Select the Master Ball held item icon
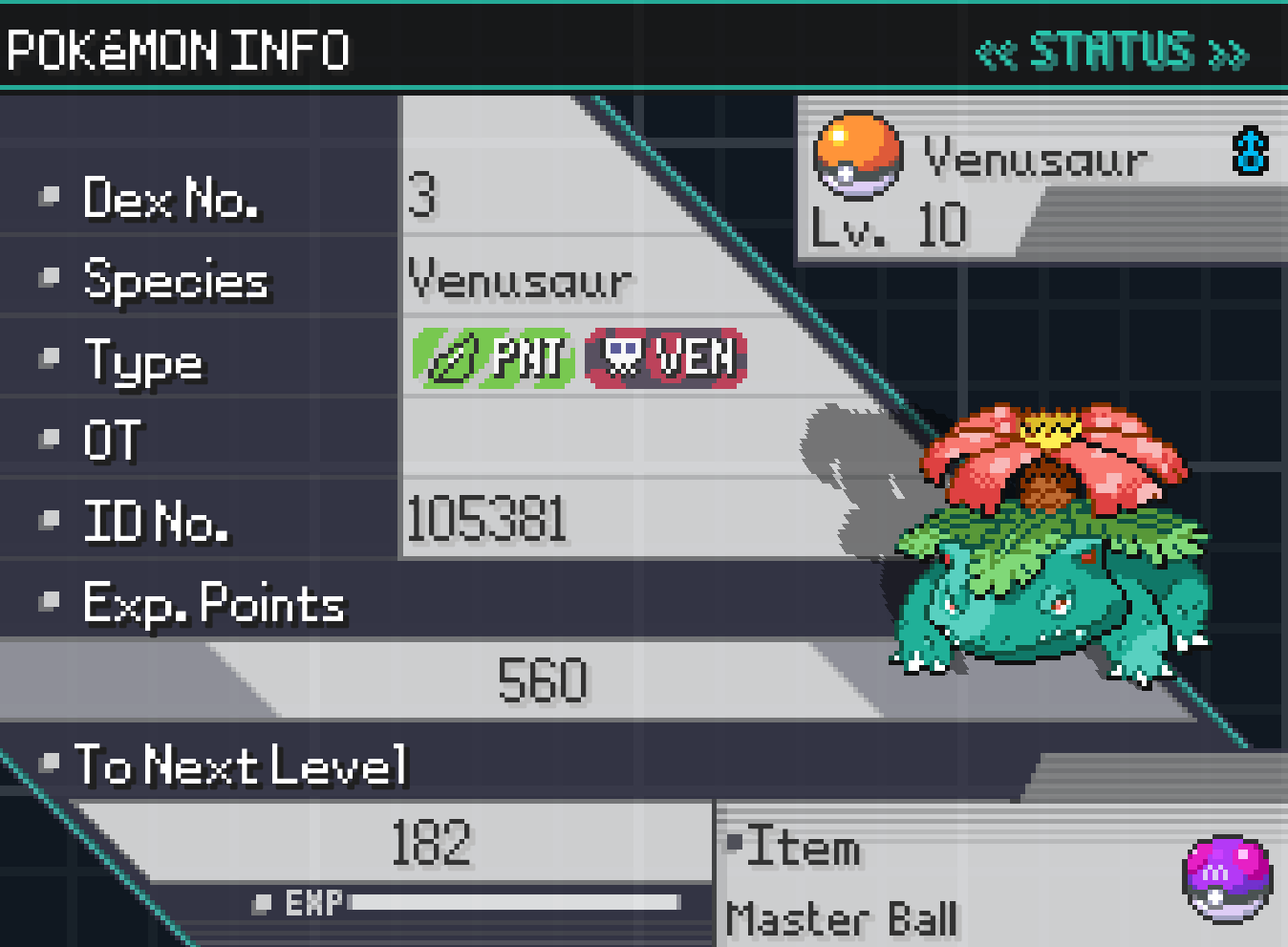The height and width of the screenshot is (947, 1288). pyautogui.click(x=1228, y=880)
